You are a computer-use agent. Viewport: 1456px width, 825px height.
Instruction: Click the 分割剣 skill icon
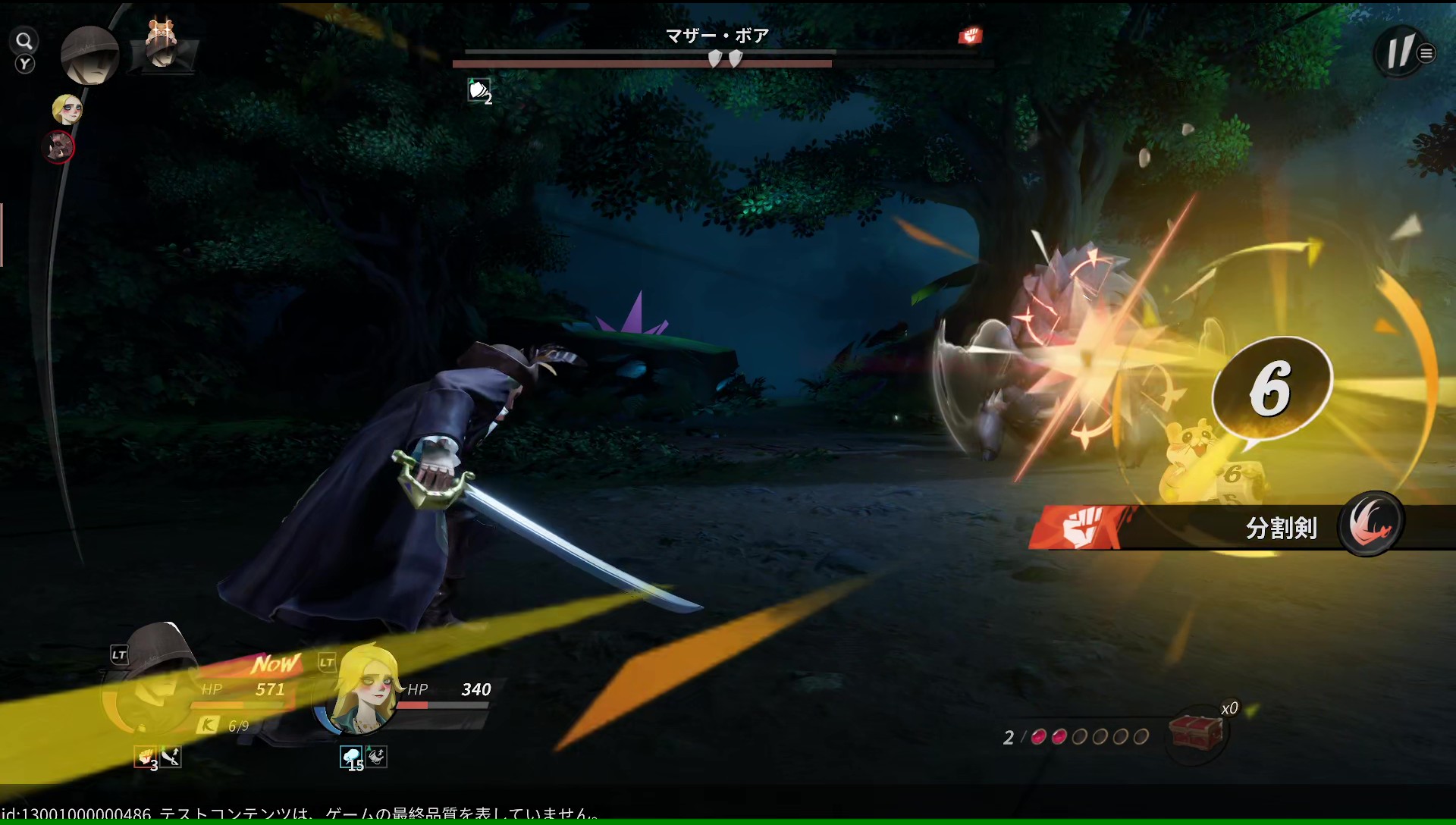tap(1371, 524)
